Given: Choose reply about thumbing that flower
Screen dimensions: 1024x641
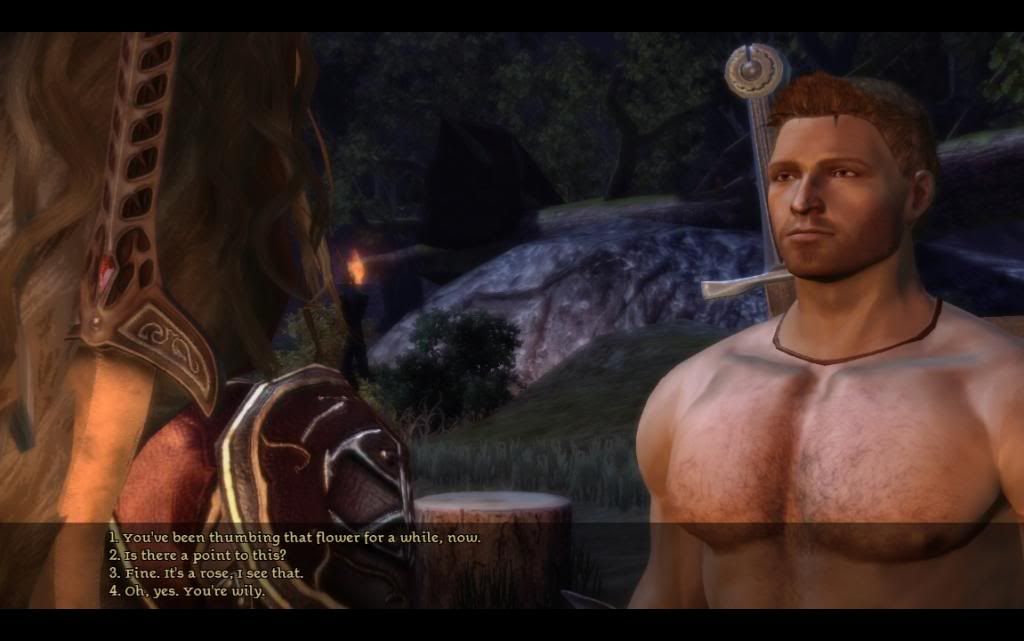Looking at the screenshot, I should pyautogui.click(x=295, y=537).
